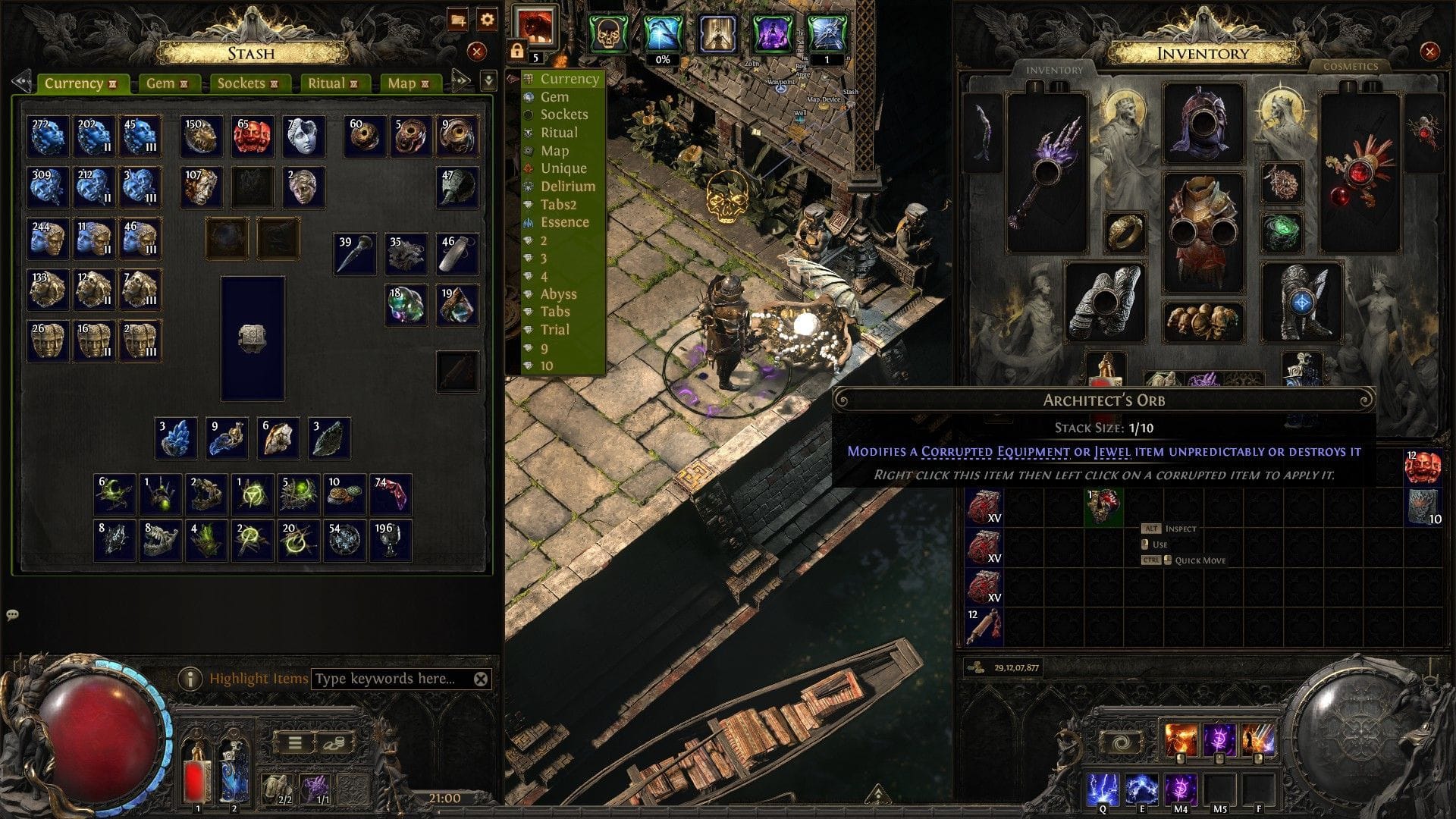The image size is (1456, 819).
Task: Switch to the Gem stash tab
Action: (159, 83)
